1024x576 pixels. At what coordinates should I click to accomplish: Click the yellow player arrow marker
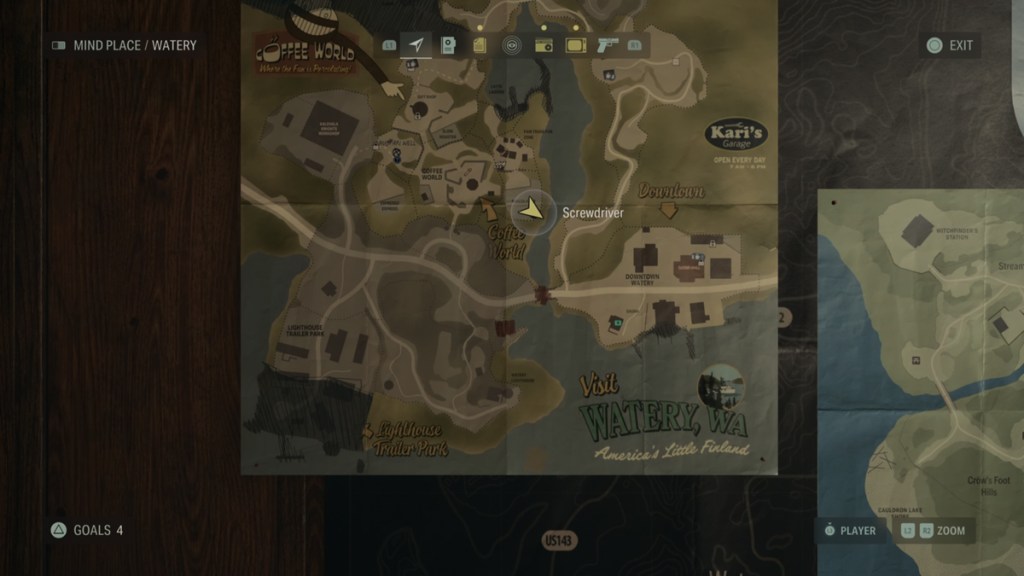[533, 210]
